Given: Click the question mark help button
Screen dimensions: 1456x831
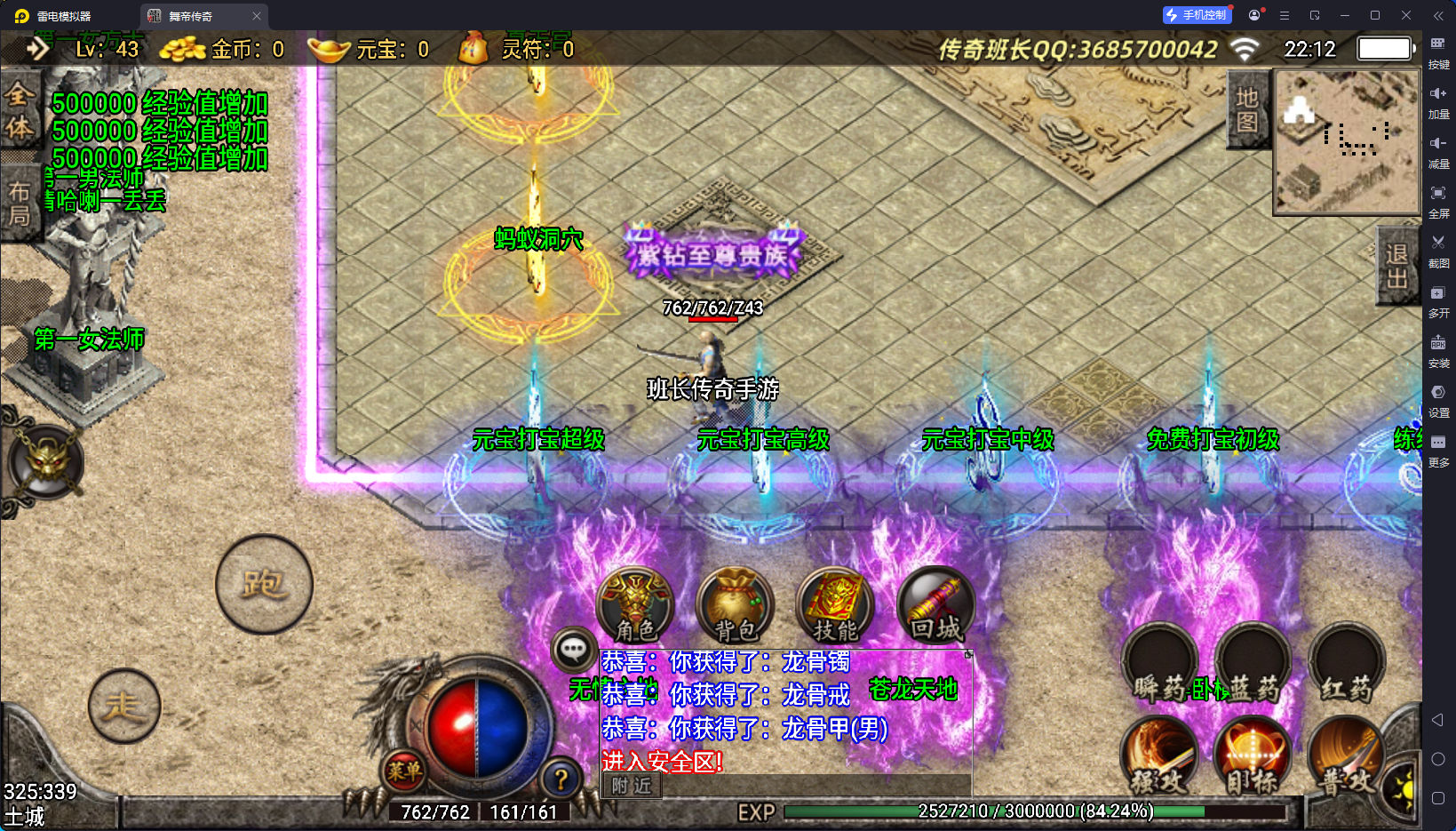Looking at the screenshot, I should [x=561, y=779].
